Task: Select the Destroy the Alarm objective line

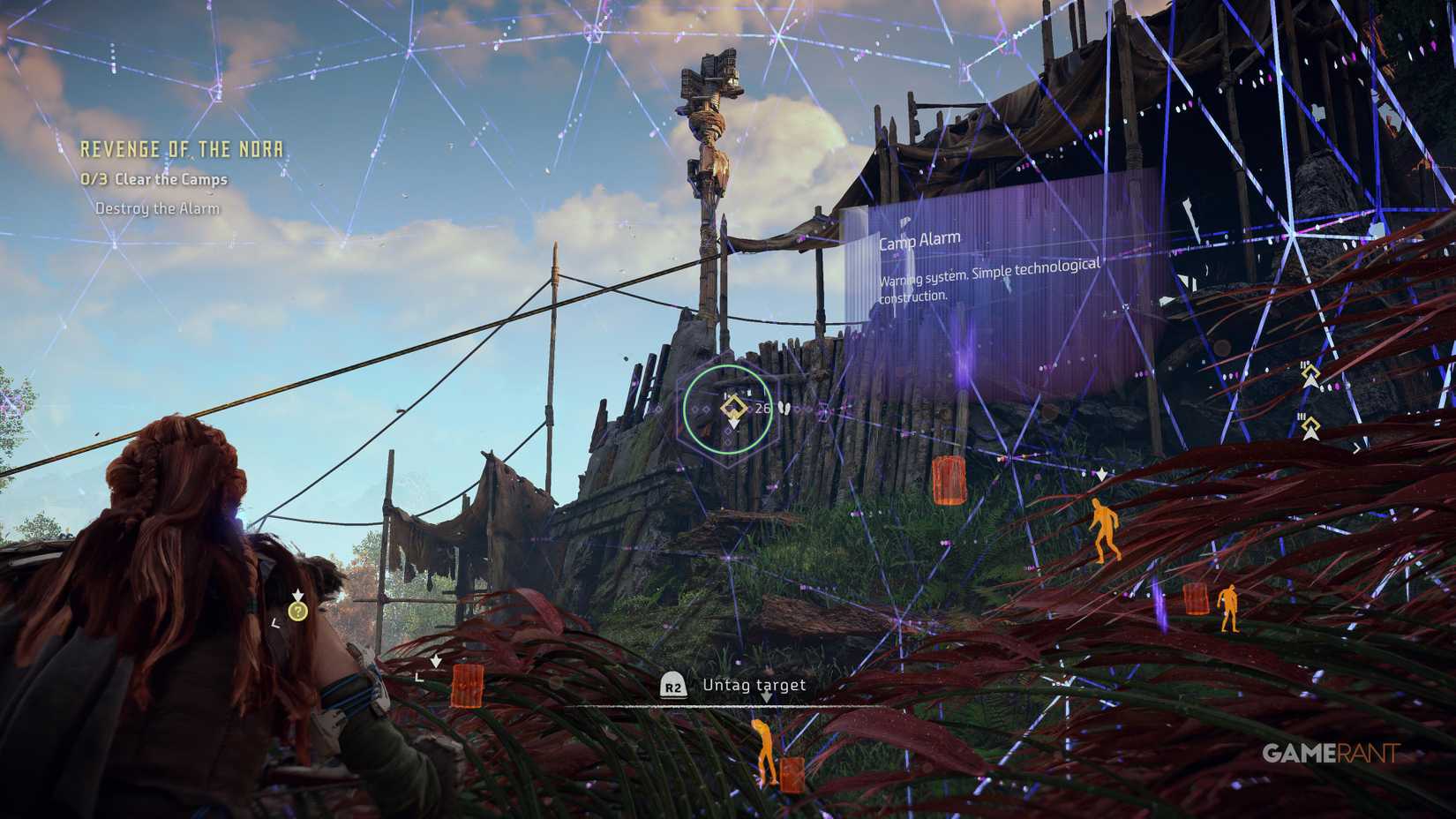Action: [160, 210]
